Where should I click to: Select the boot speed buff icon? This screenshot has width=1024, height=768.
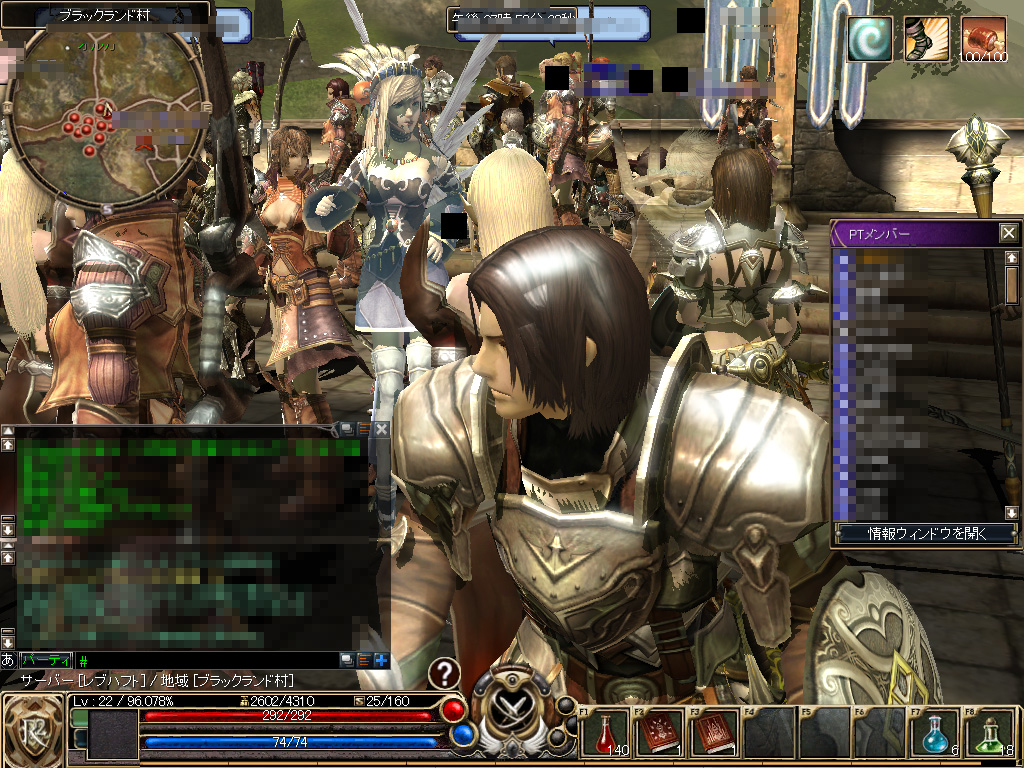click(x=926, y=40)
